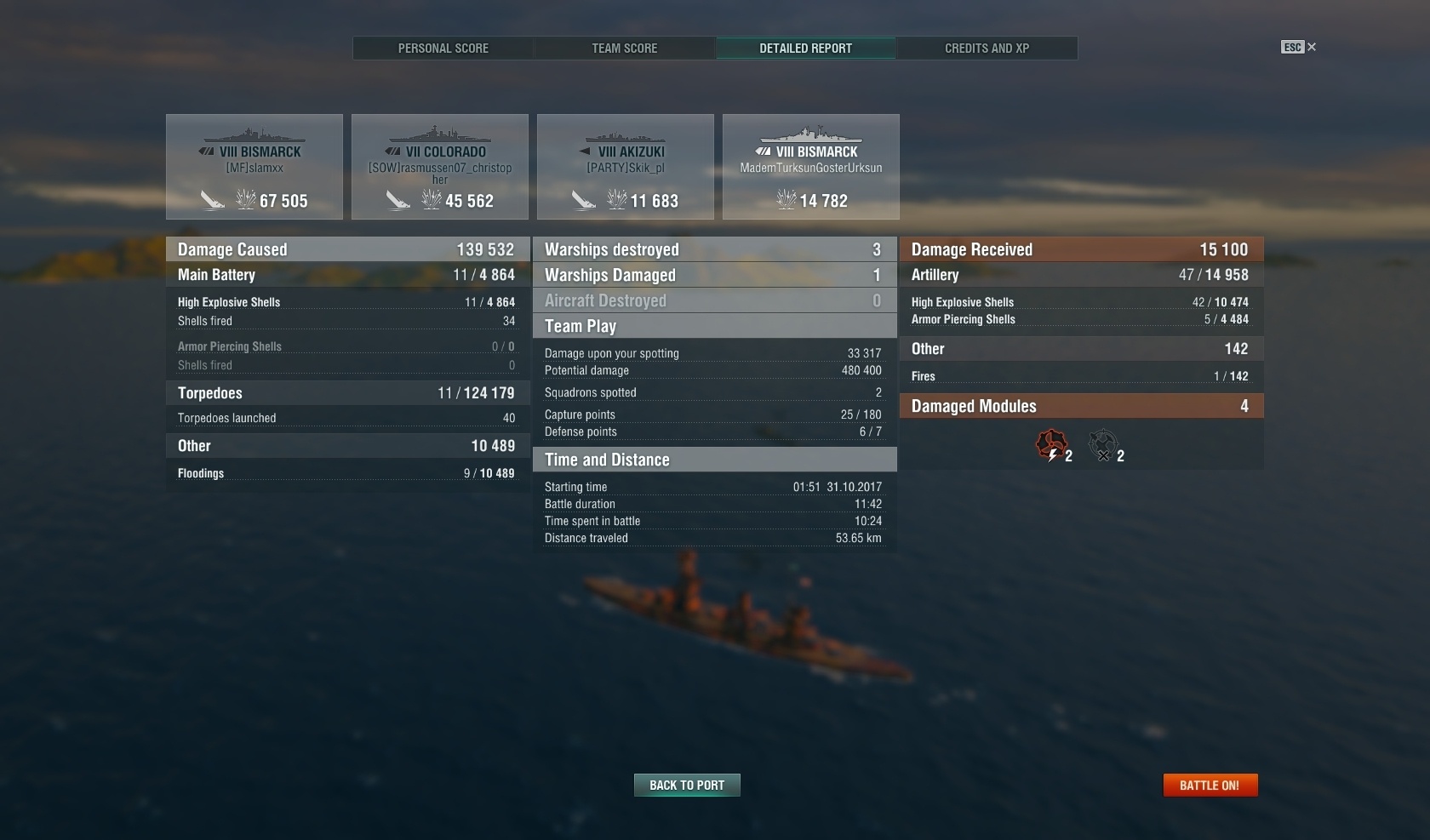This screenshot has height=840, width=1430.
Task: Close the report with the ESC X button
Action: tap(1300, 48)
